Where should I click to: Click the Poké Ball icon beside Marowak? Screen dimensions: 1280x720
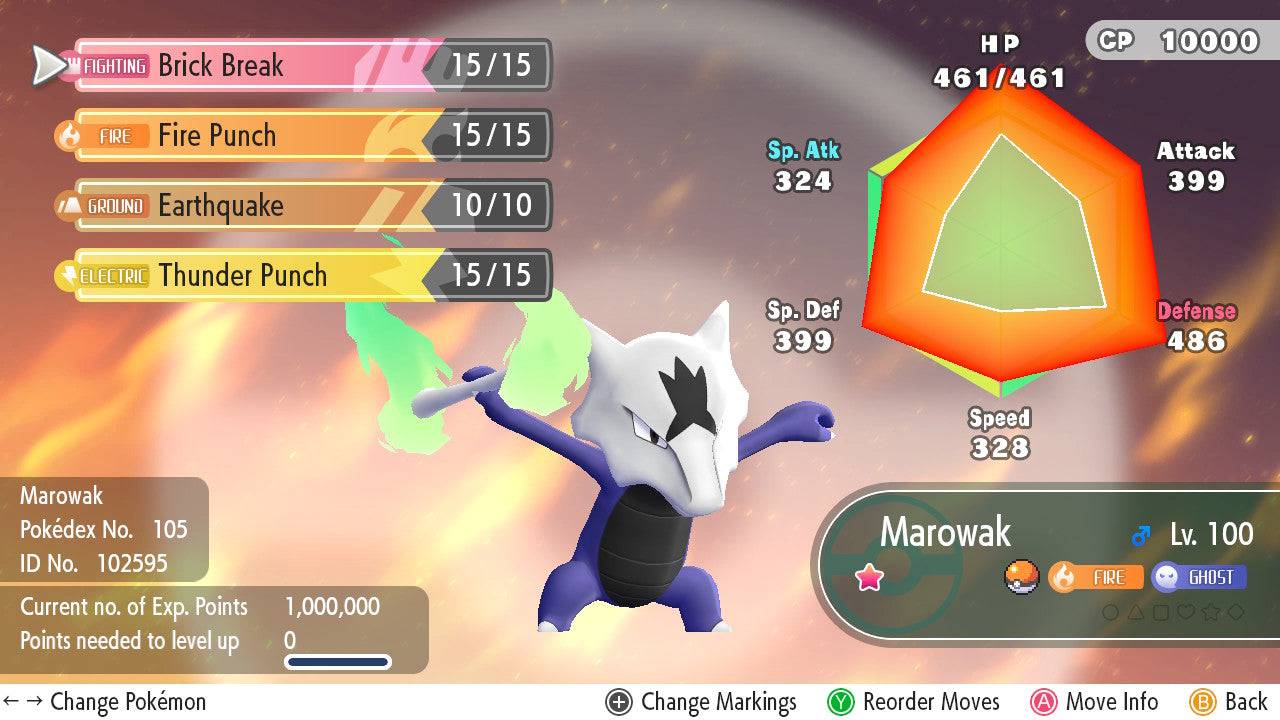(x=1019, y=578)
